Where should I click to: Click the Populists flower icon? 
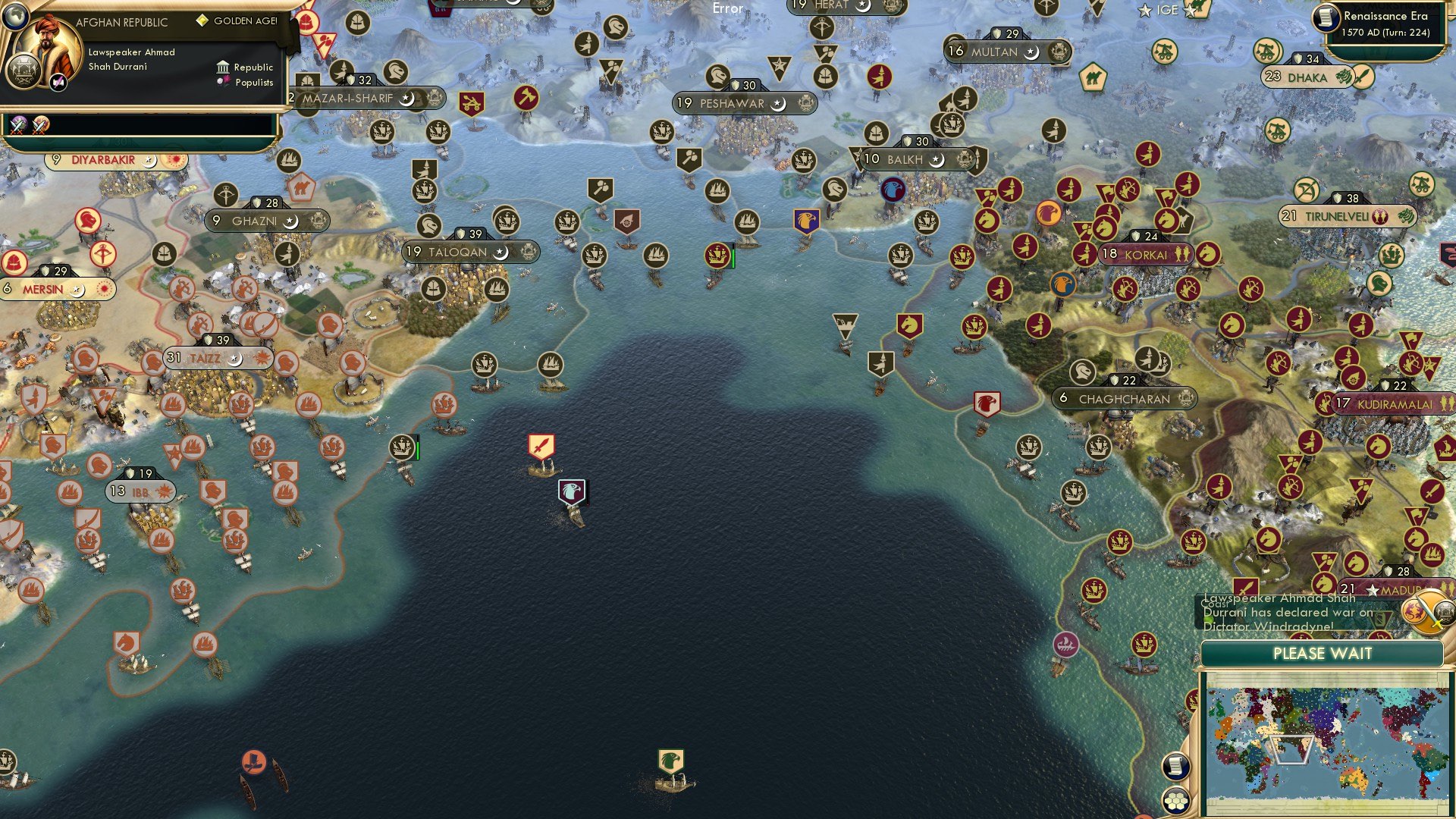[x=222, y=83]
